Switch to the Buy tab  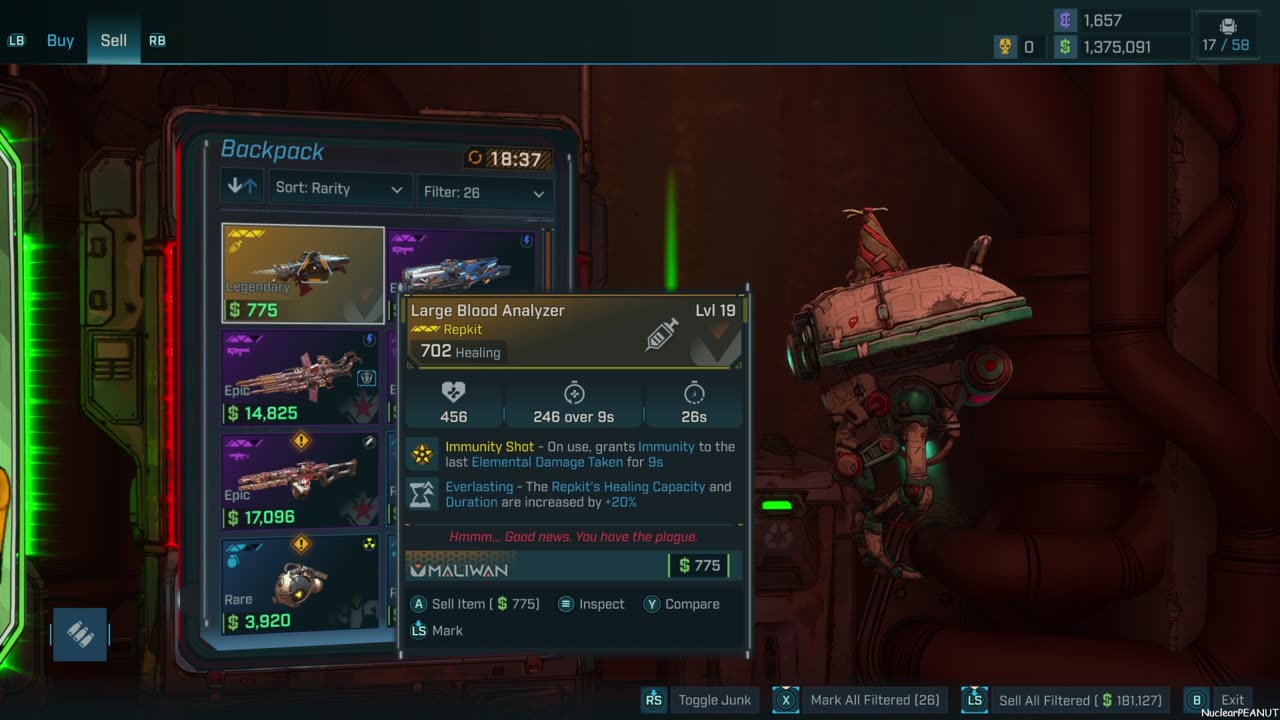coord(60,41)
